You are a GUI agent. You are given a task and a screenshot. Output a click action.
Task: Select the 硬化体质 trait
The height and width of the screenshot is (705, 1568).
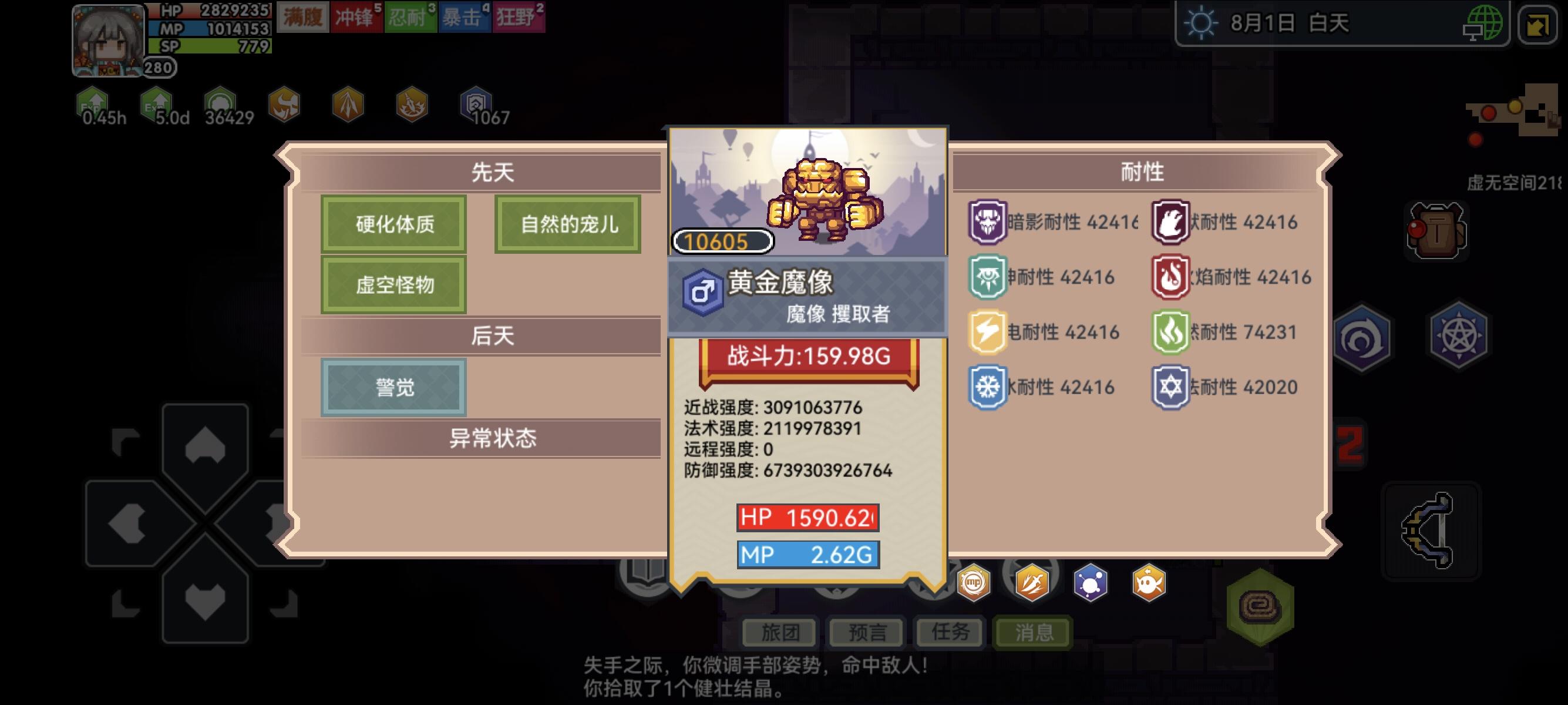click(x=393, y=224)
